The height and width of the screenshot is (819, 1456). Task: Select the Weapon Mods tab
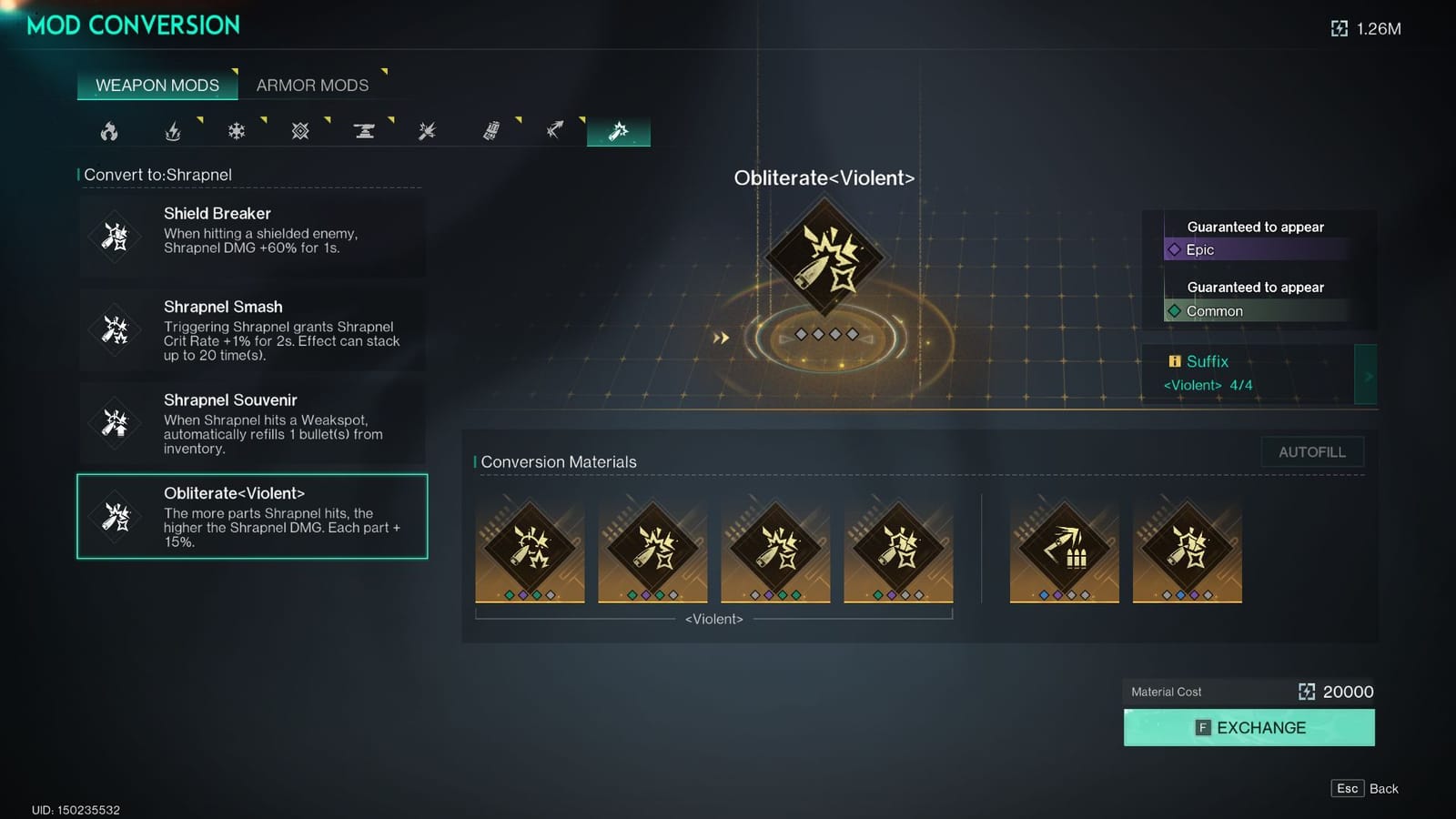tap(157, 85)
